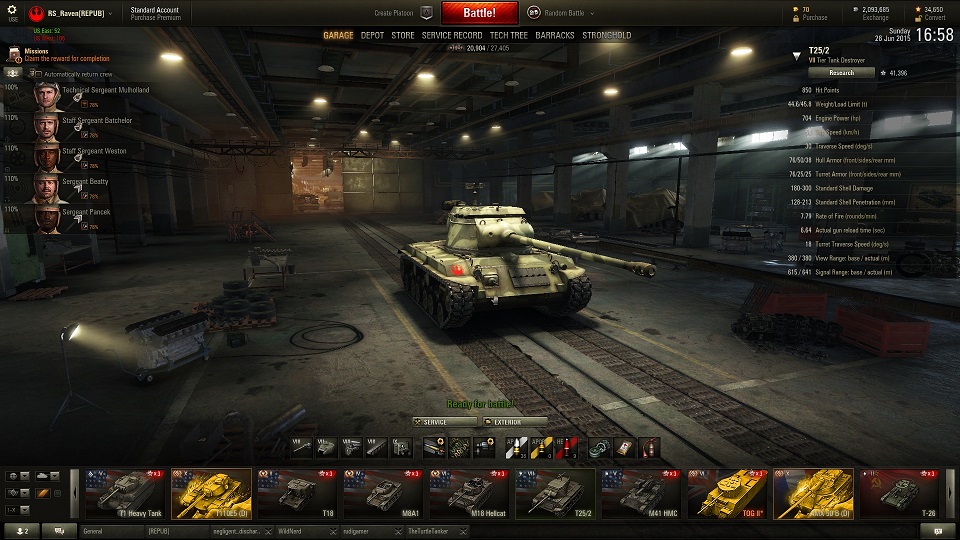This screenshot has height=540, width=960.
Task: Open the Service Record tab
Action: (x=452, y=35)
